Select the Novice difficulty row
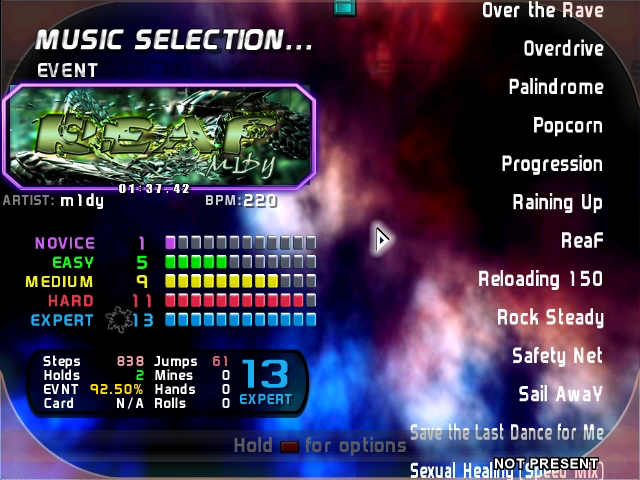The height and width of the screenshot is (480, 640). coord(175,243)
